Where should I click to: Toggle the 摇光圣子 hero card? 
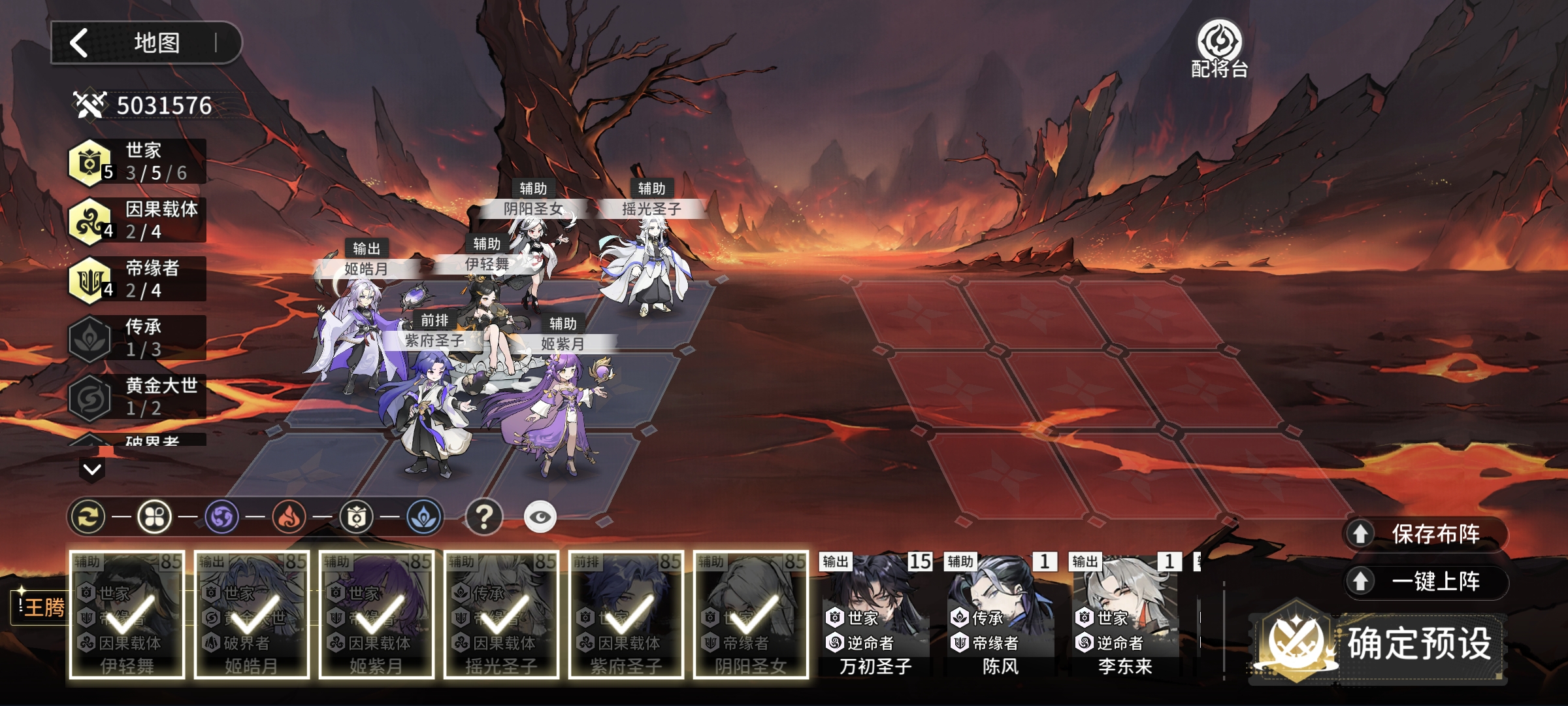coord(502,614)
